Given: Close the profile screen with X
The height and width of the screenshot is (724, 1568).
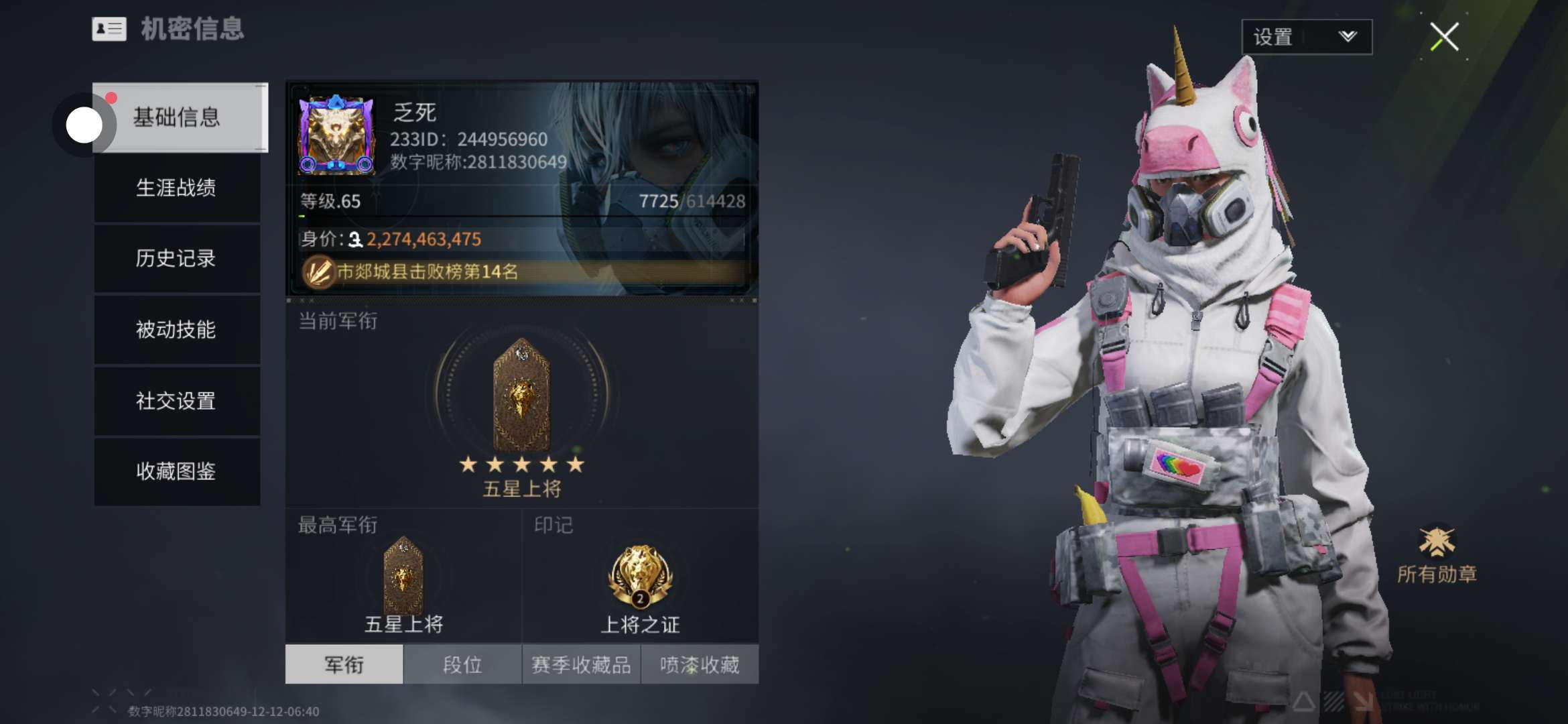Looking at the screenshot, I should tap(1444, 36).
